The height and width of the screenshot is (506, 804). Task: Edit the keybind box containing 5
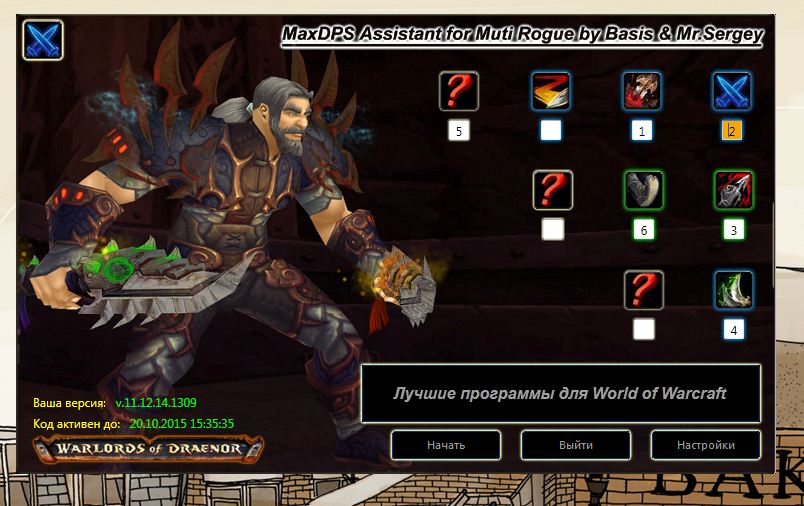pos(459,130)
